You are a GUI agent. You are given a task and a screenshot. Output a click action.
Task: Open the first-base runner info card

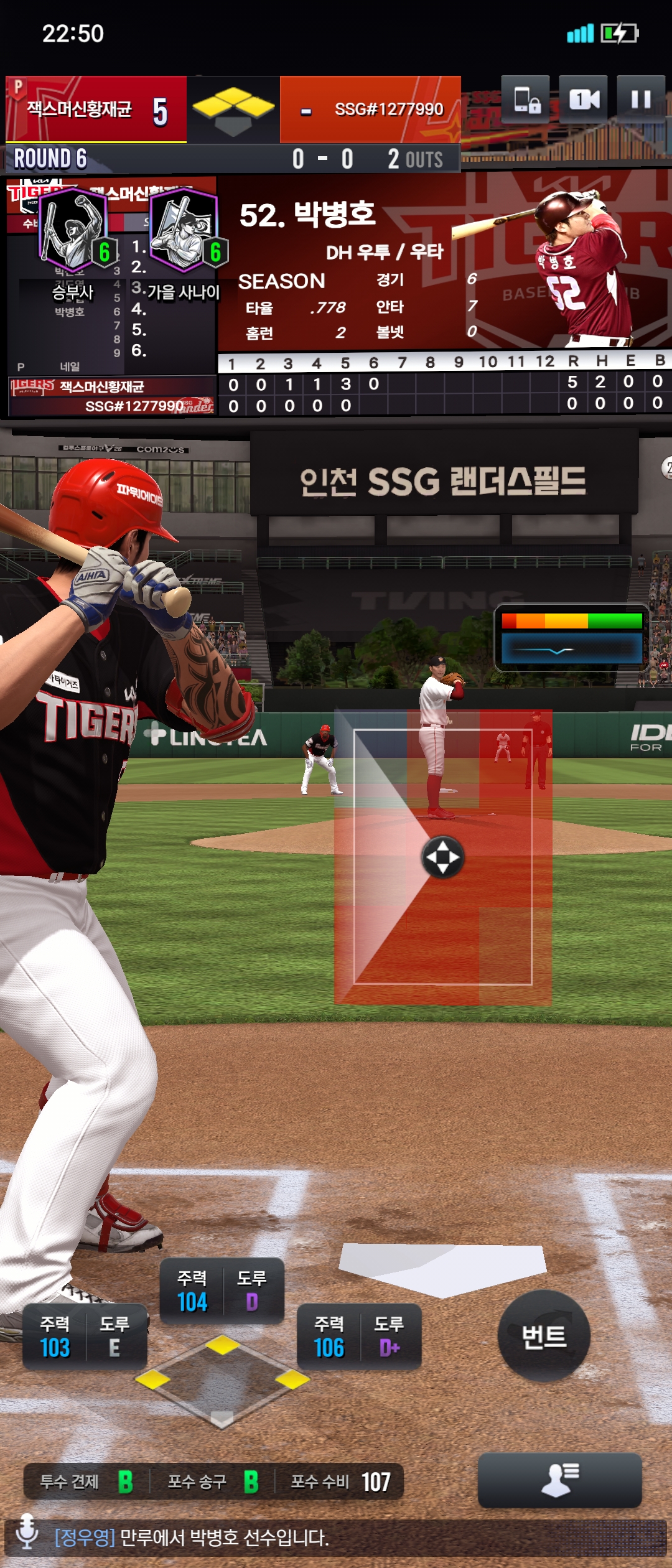[x=359, y=1337]
